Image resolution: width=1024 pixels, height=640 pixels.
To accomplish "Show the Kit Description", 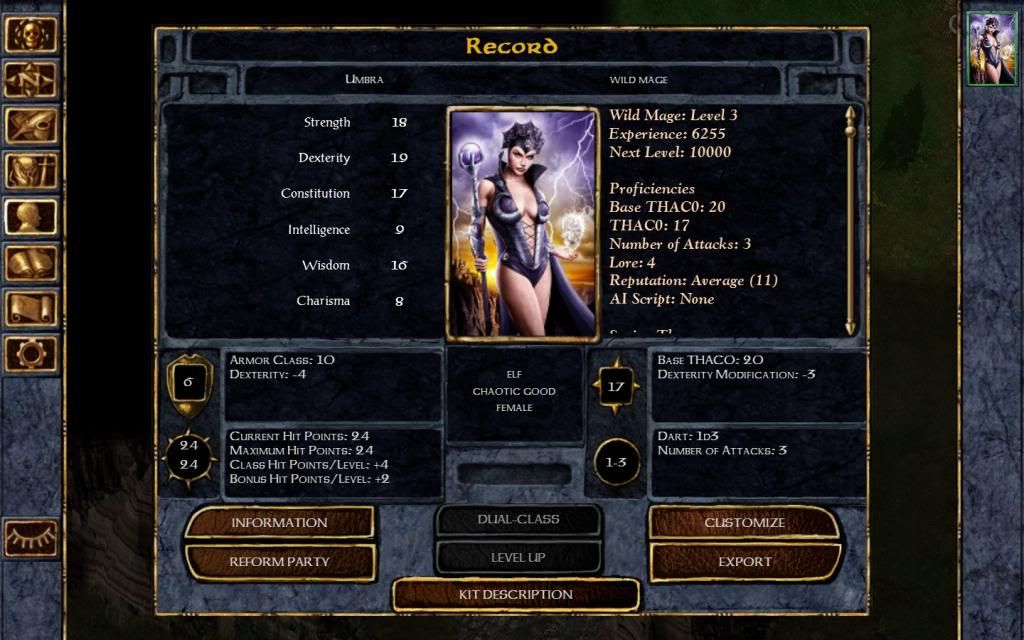I will tap(515, 595).
